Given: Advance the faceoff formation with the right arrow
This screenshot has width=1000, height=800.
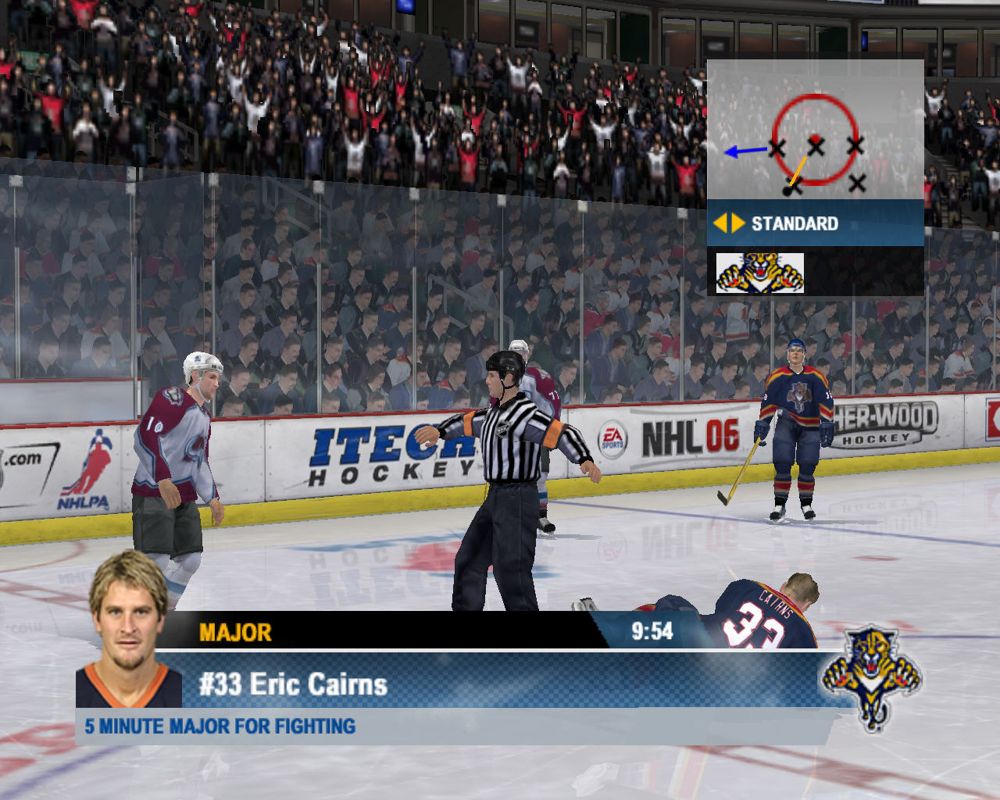Looking at the screenshot, I should point(738,223).
